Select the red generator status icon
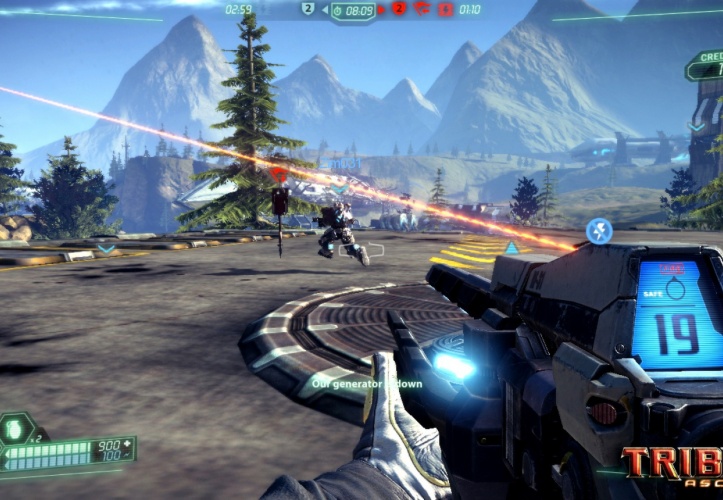This screenshot has width=723, height=500. pos(447,9)
